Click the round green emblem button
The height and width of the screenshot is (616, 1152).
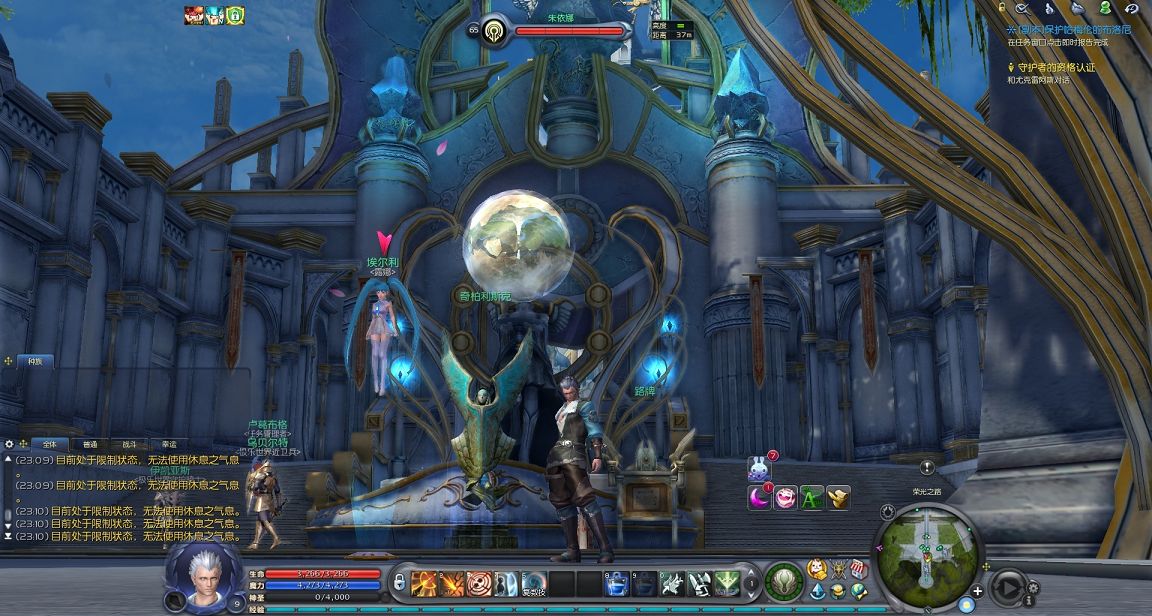pos(784,581)
